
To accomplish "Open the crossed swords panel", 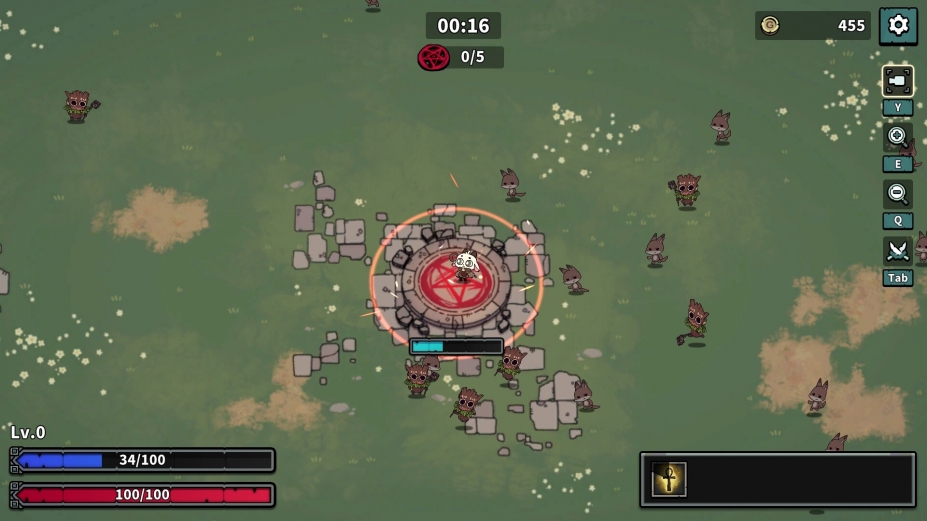I will click(x=897, y=250).
